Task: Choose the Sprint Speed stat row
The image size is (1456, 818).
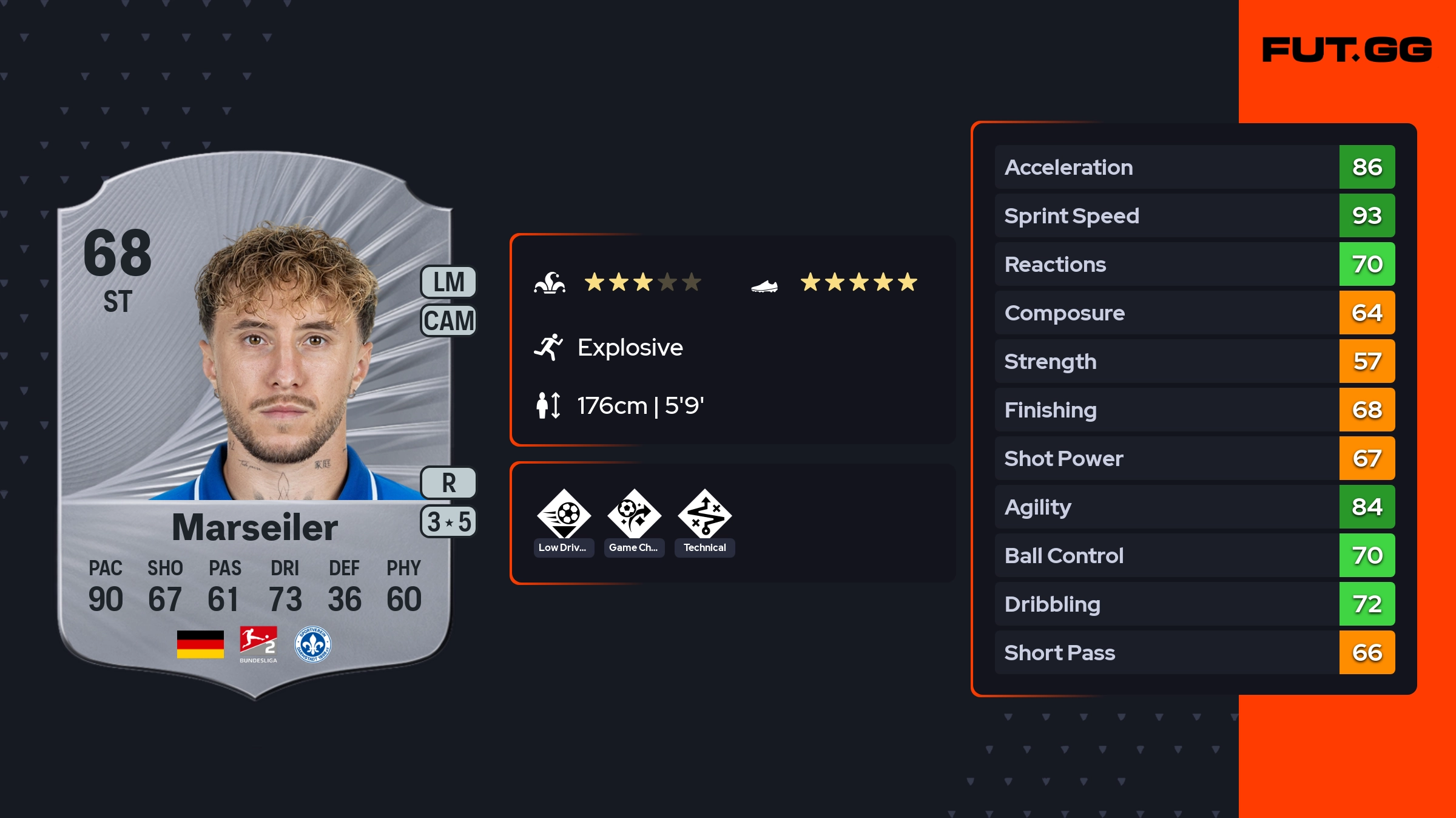Action: pos(1194,215)
